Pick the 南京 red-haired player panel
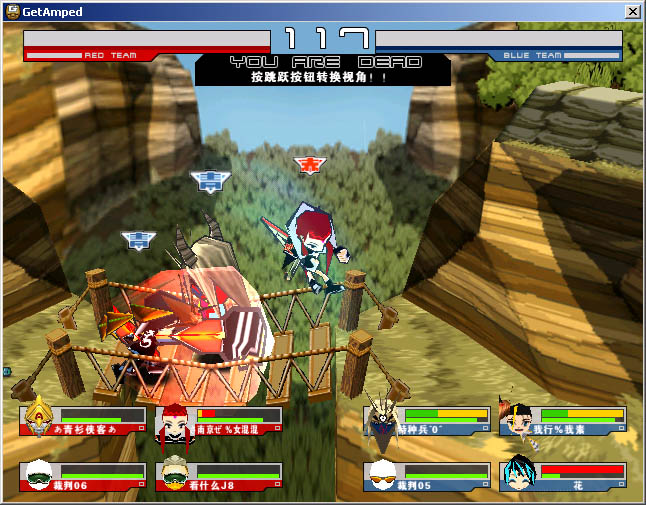This screenshot has height=505, width=646. [219, 421]
